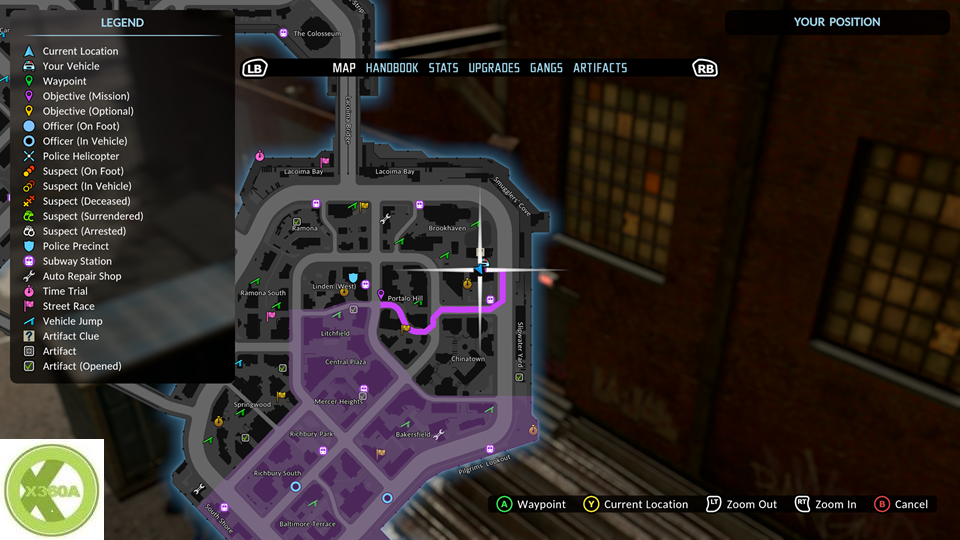
Task: Open the Stats tab
Action: tap(443, 68)
